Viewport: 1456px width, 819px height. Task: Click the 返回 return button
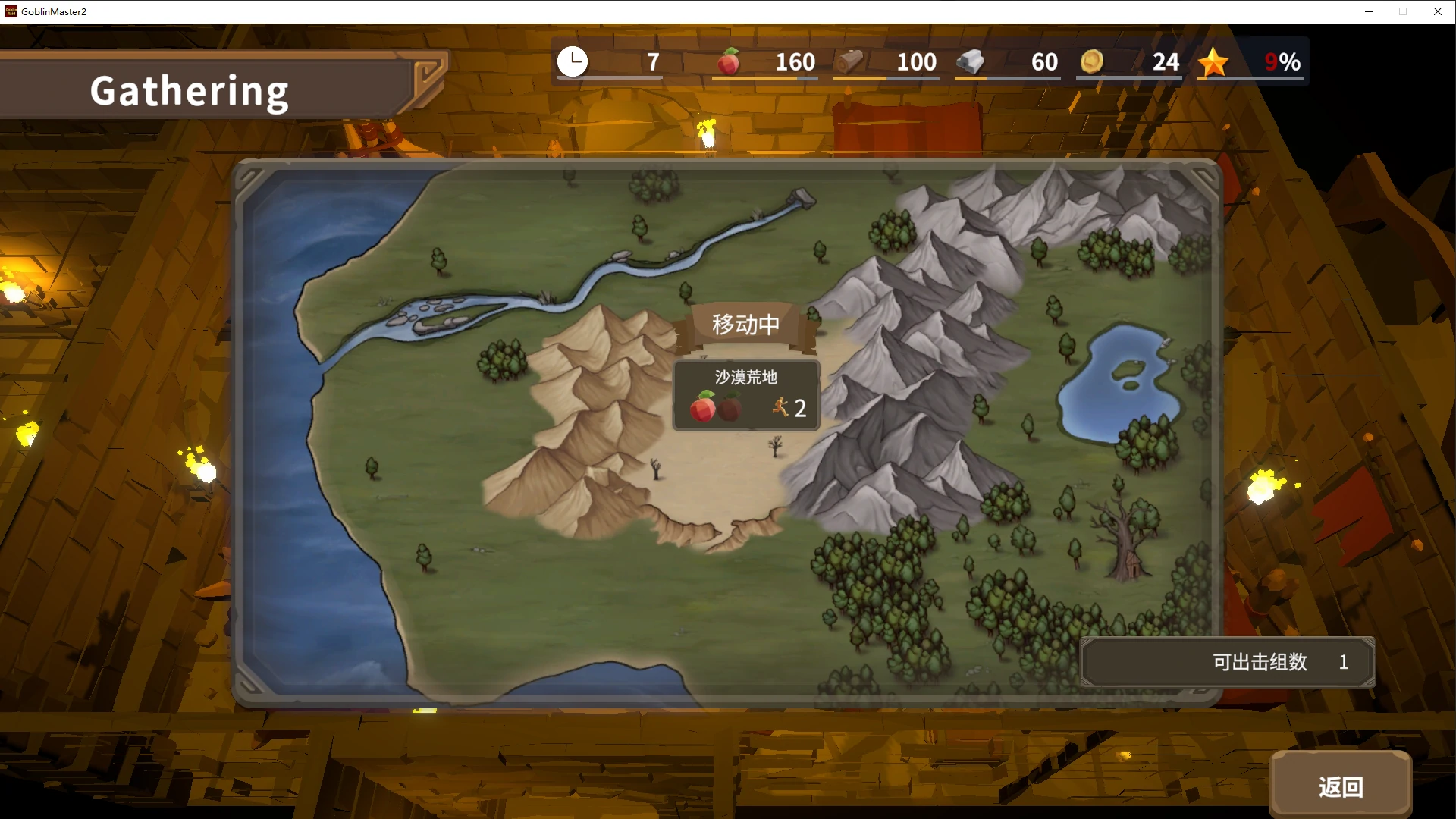[1340, 786]
